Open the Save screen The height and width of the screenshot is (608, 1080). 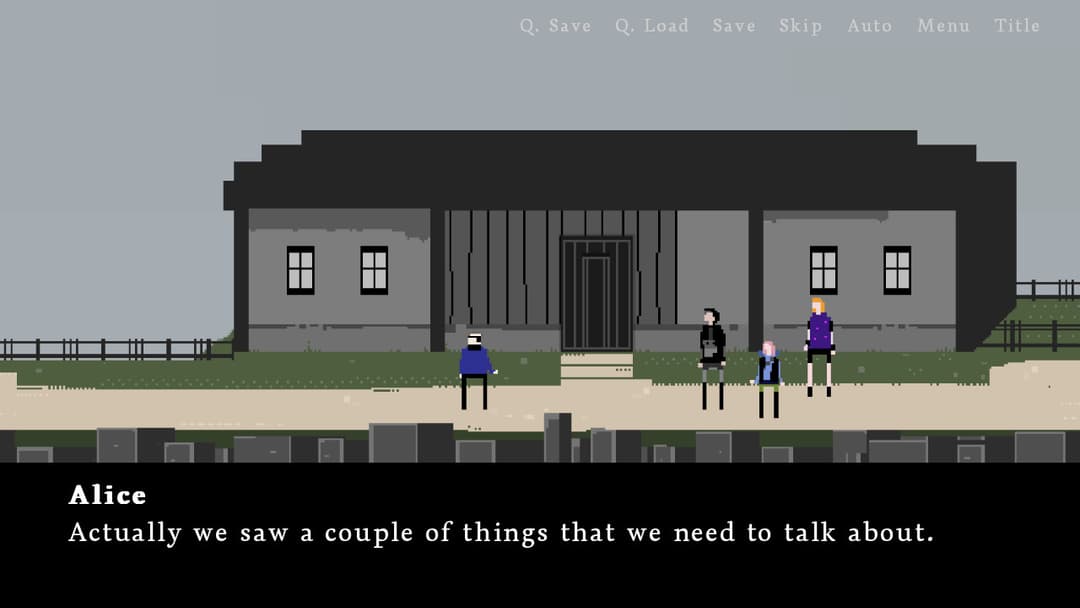[734, 26]
